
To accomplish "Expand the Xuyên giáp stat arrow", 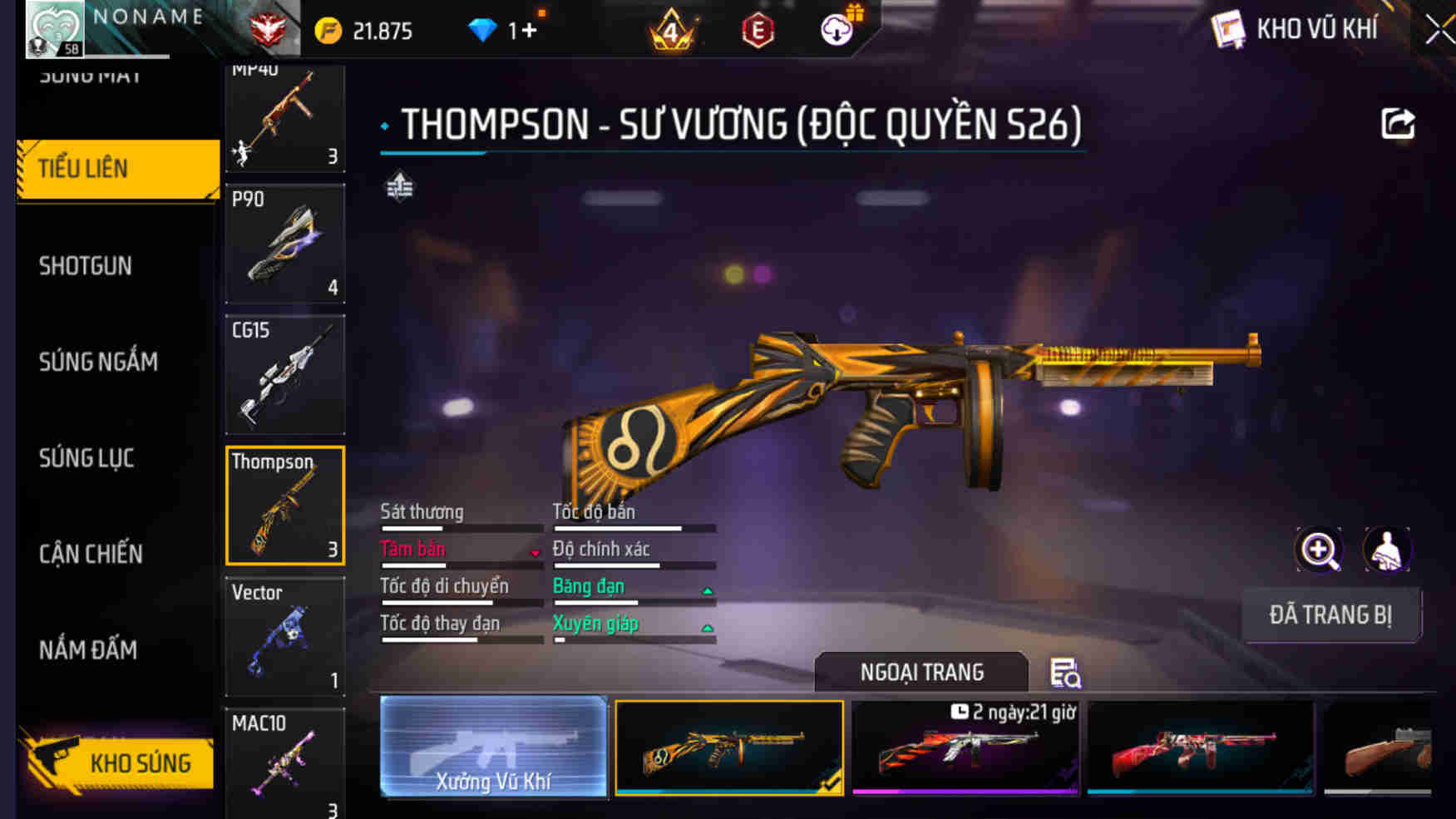I will pos(706,628).
